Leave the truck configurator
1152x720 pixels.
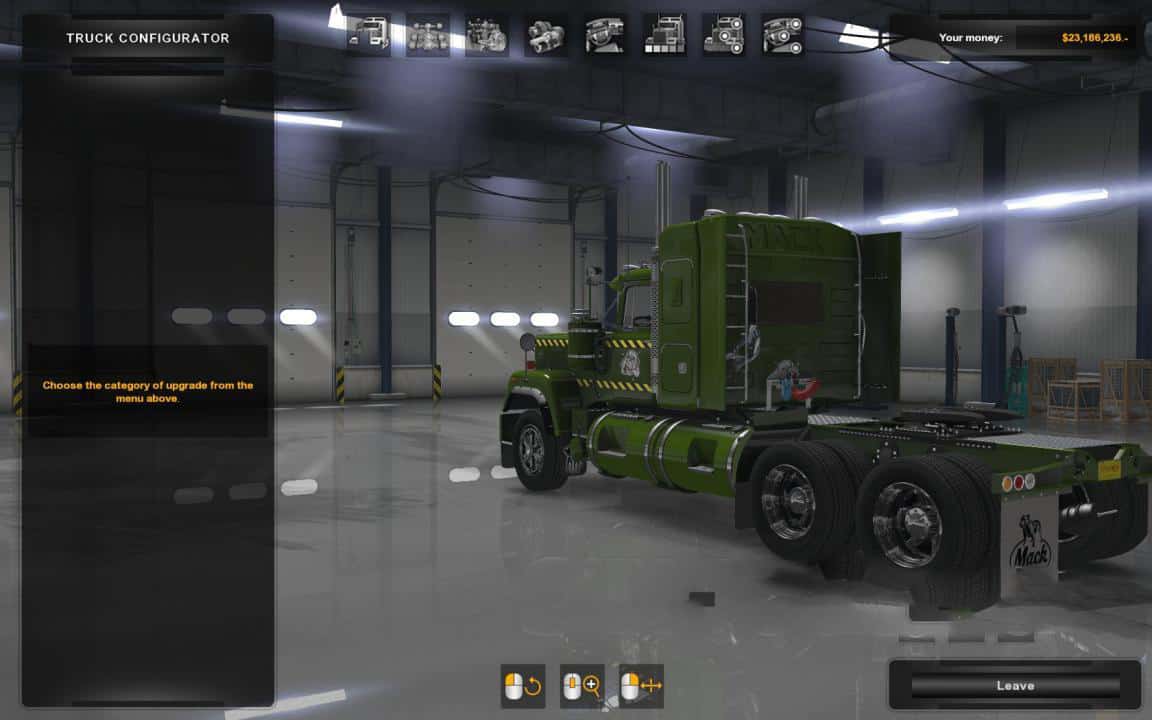tap(1014, 686)
